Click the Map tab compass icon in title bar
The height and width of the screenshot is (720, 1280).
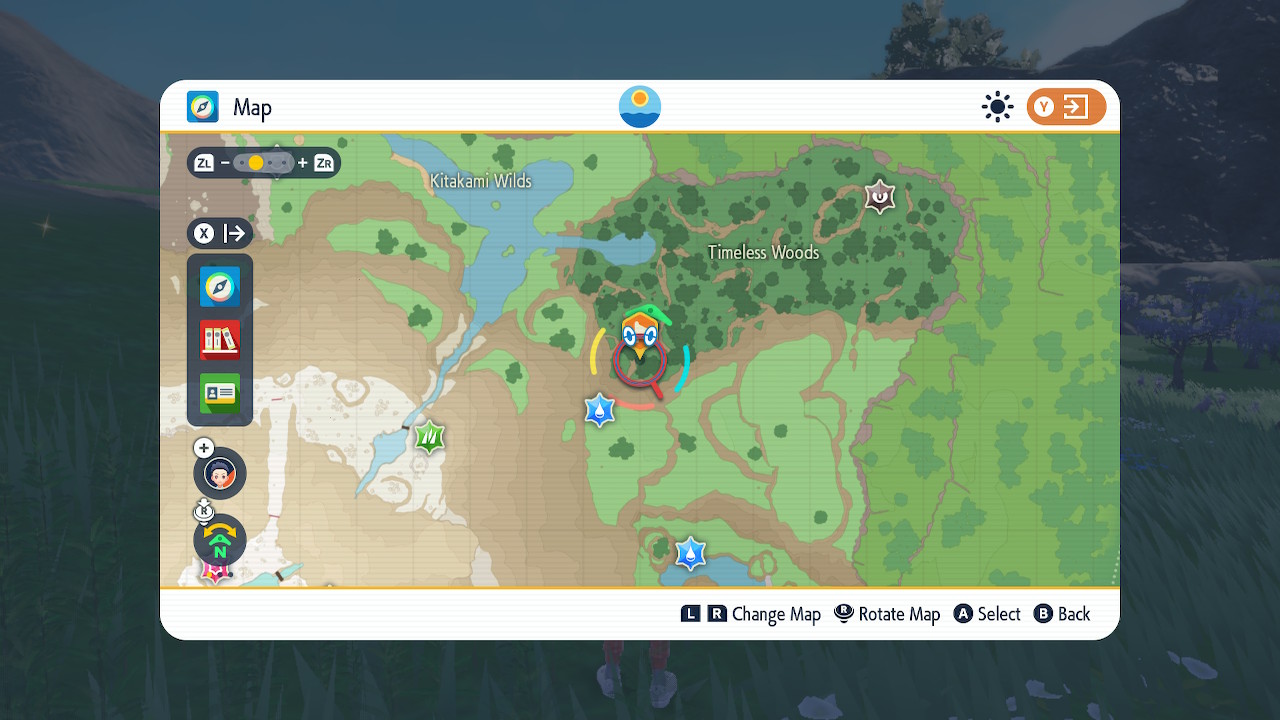click(x=201, y=106)
